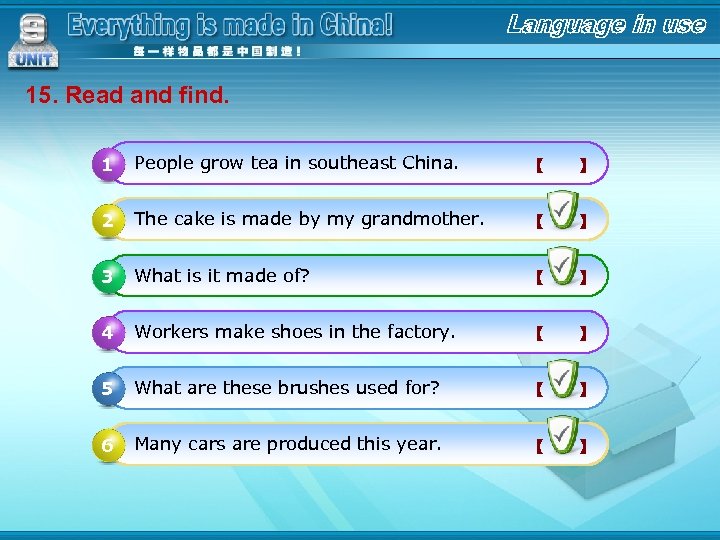Untick the brushes question's check mark

562,384
